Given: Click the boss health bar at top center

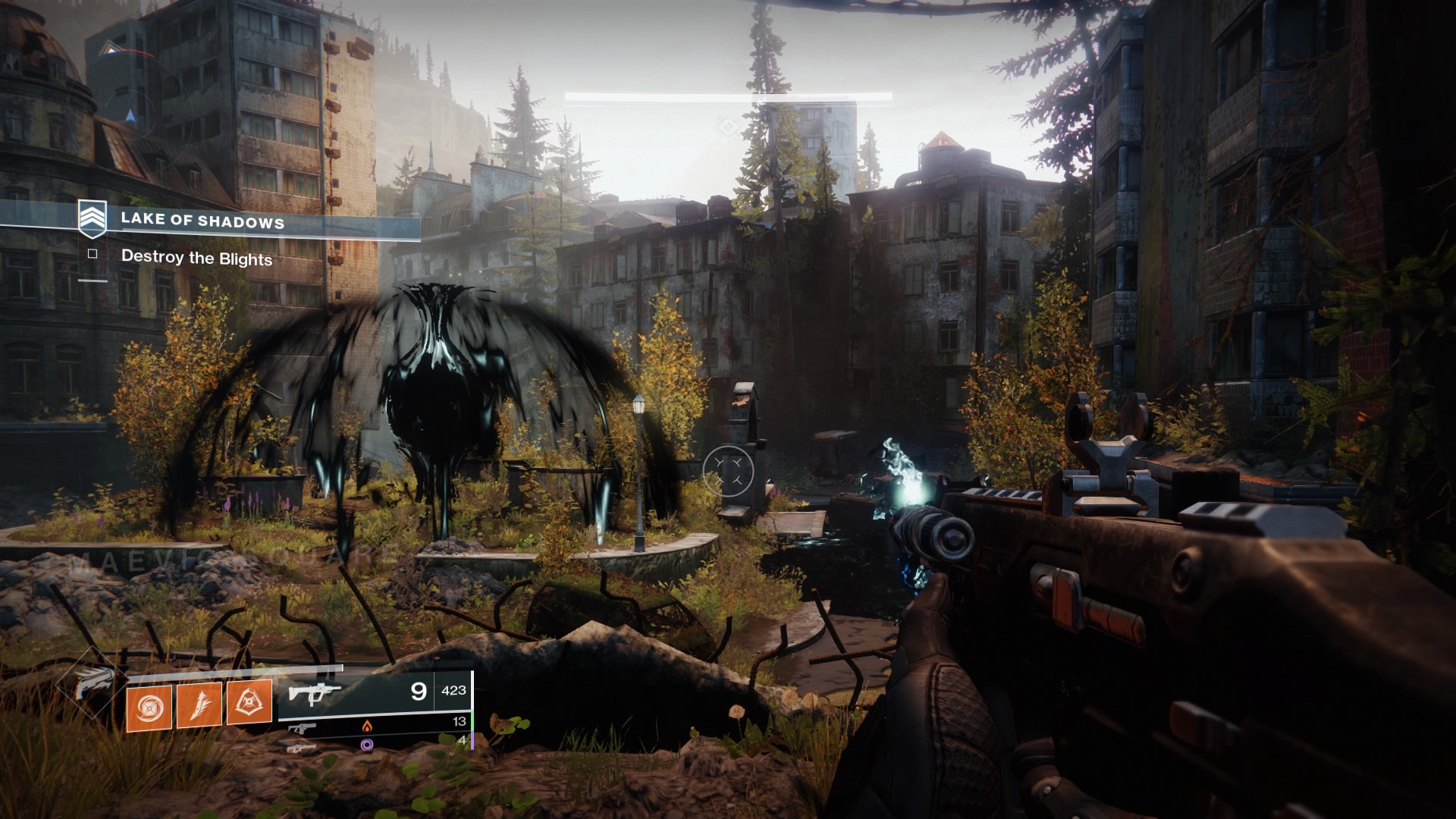Looking at the screenshot, I should pos(726,95).
